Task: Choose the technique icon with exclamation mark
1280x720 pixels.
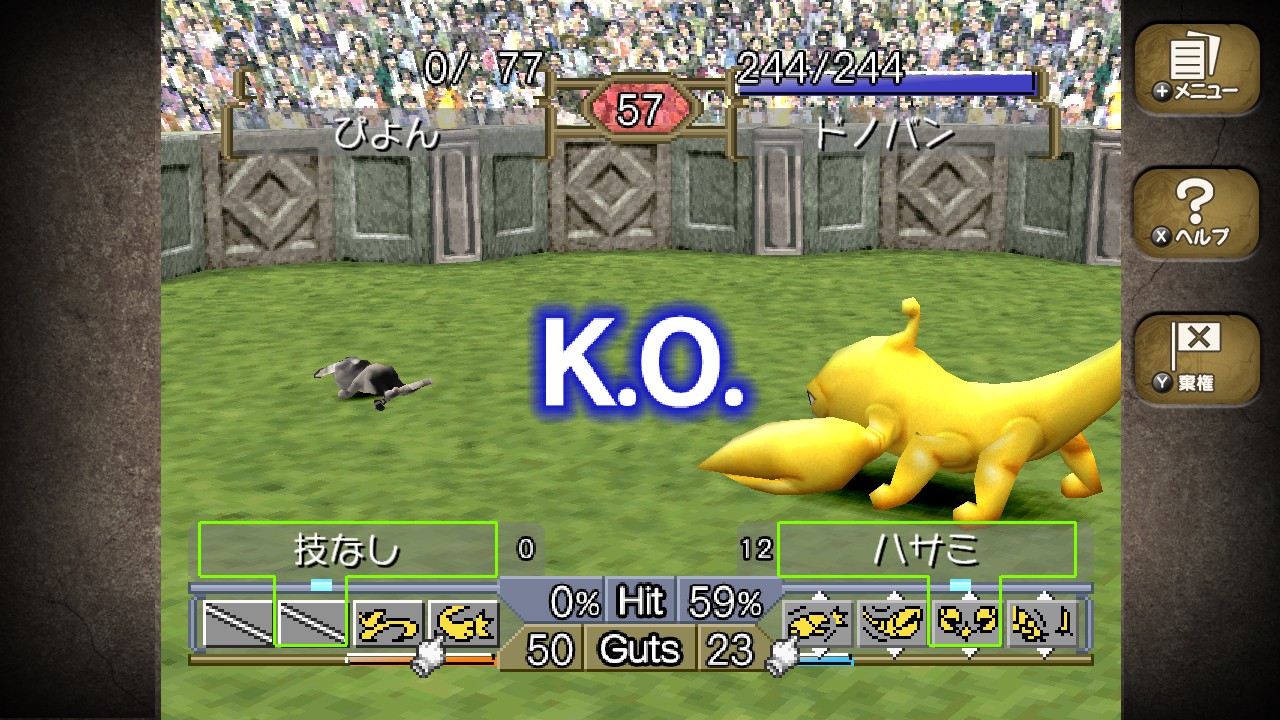Action: [1044, 624]
